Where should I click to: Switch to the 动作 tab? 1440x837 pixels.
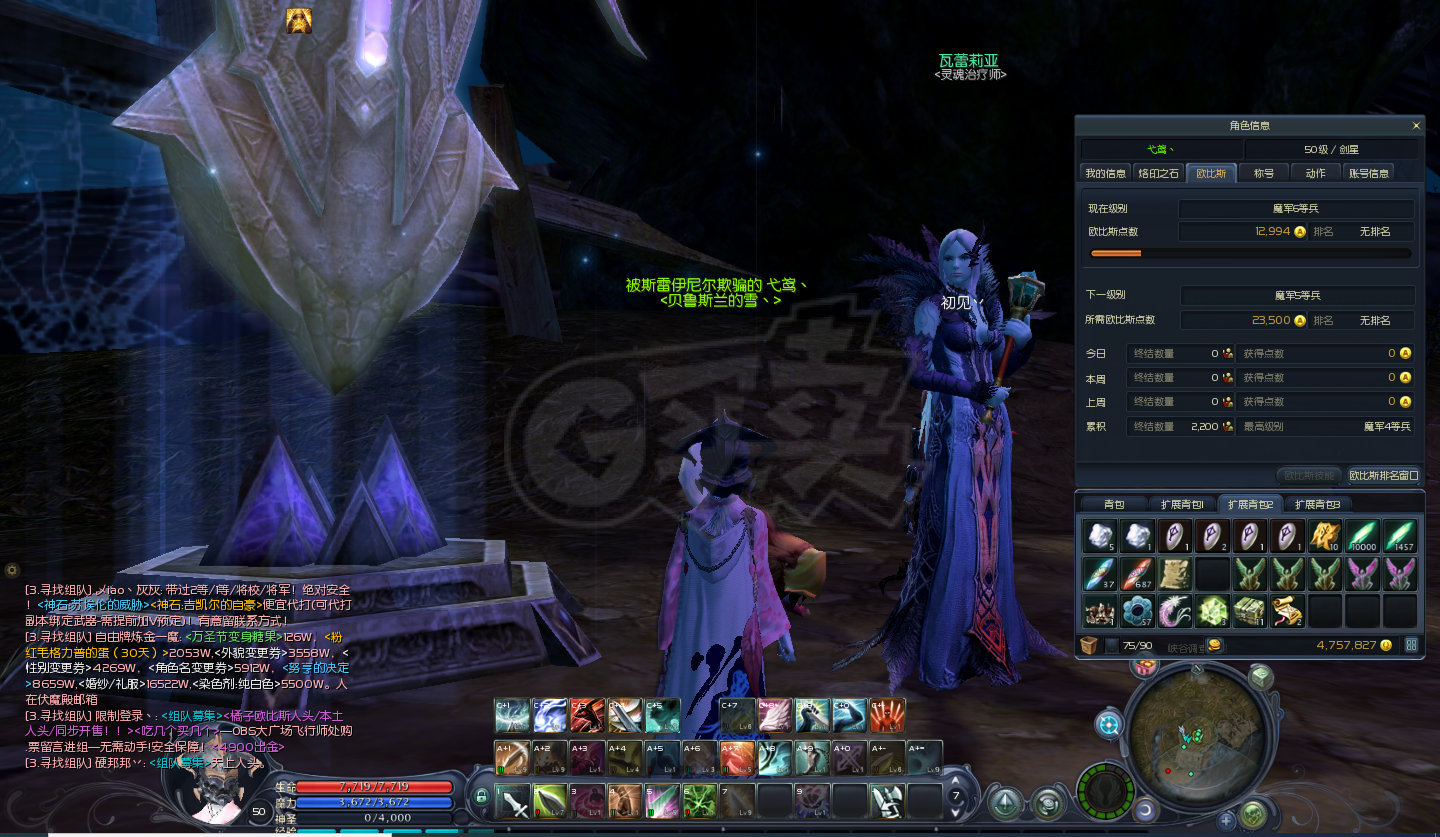[x=1316, y=173]
